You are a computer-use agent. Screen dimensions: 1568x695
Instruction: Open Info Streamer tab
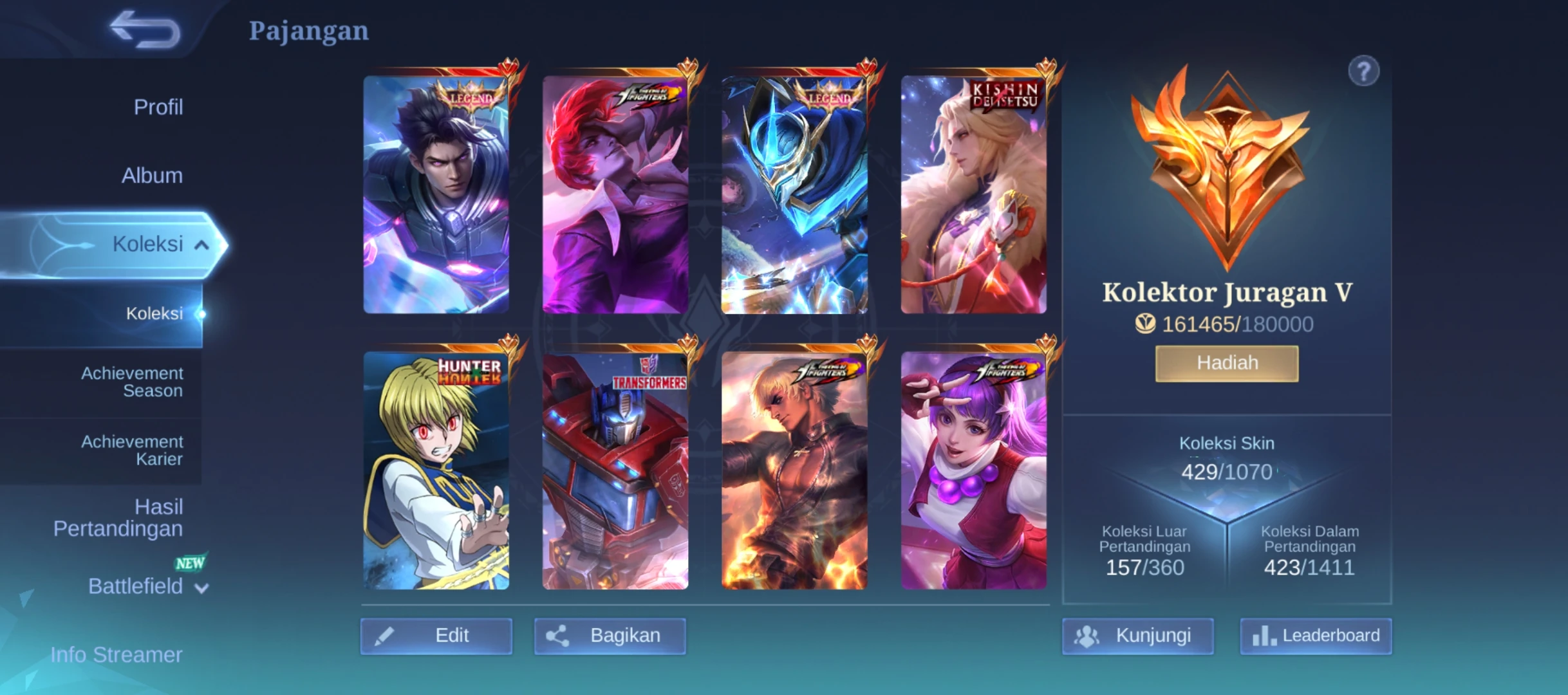(x=117, y=654)
